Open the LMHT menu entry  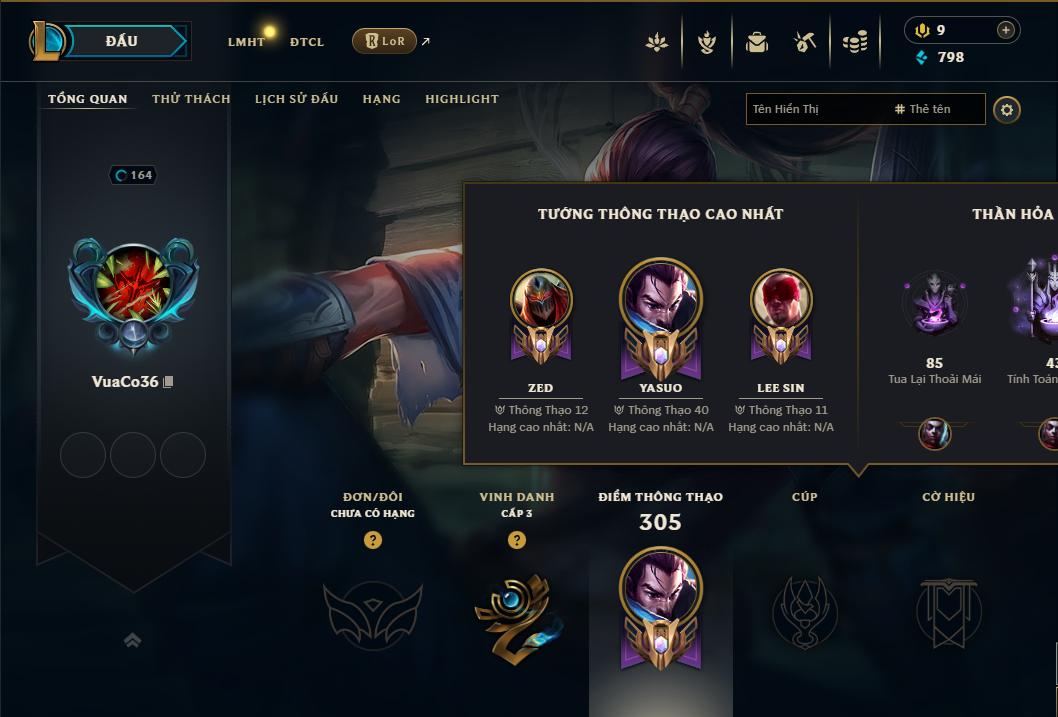pos(246,42)
